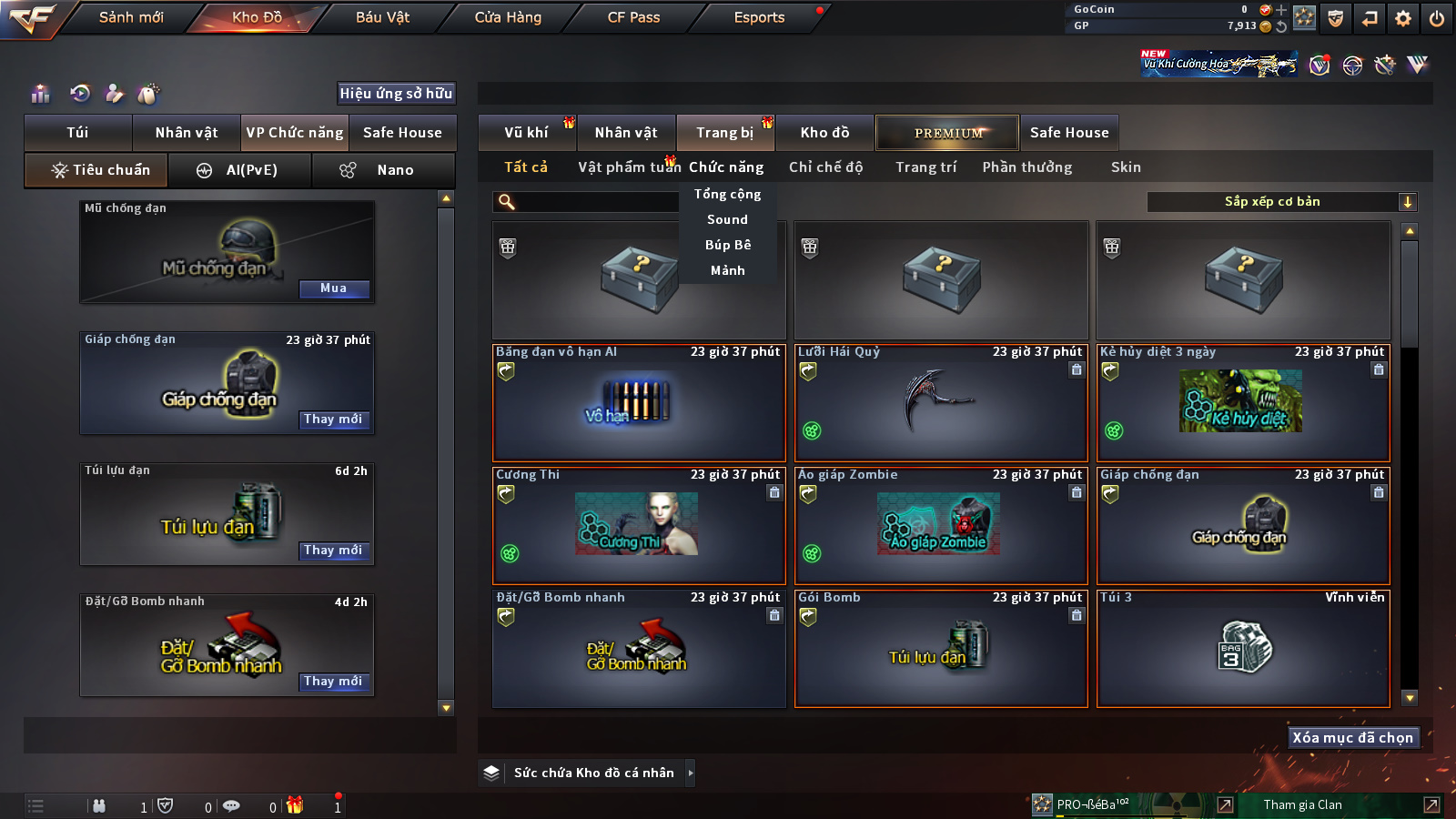Switch to the PREMIUM tab

pyautogui.click(x=948, y=133)
